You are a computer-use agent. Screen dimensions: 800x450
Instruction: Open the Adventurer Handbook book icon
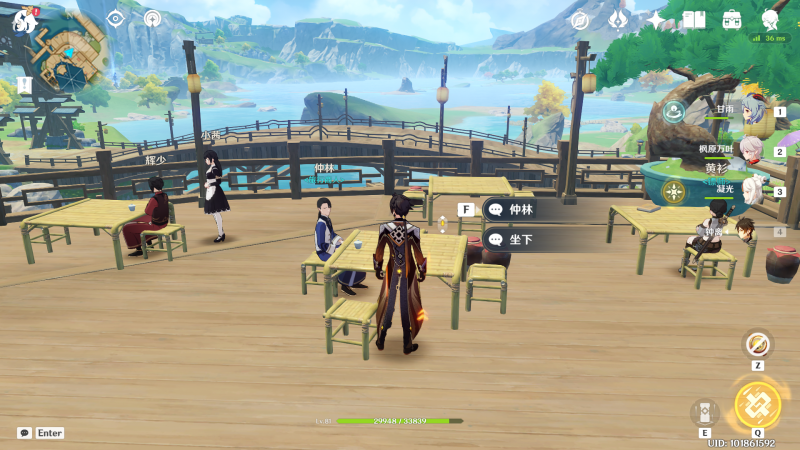point(694,20)
